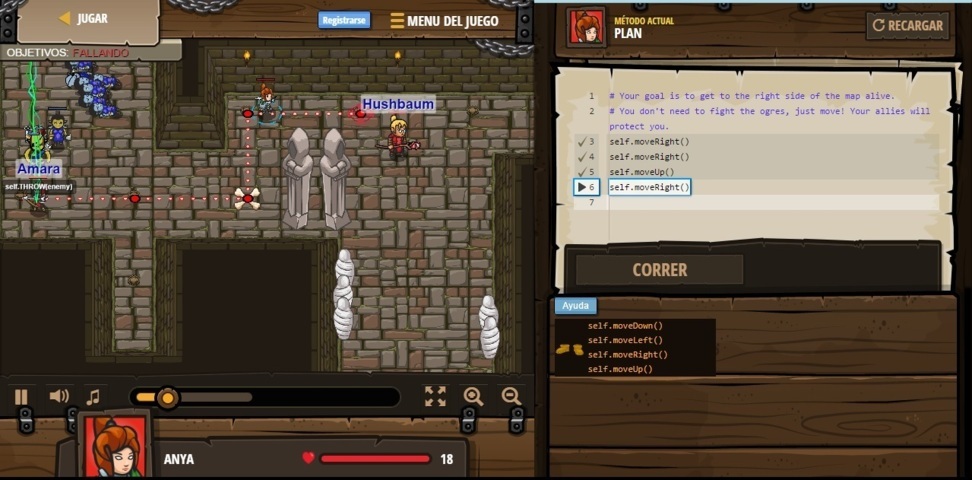
Task: Toggle the sound volume speaker icon
Action: click(59, 397)
